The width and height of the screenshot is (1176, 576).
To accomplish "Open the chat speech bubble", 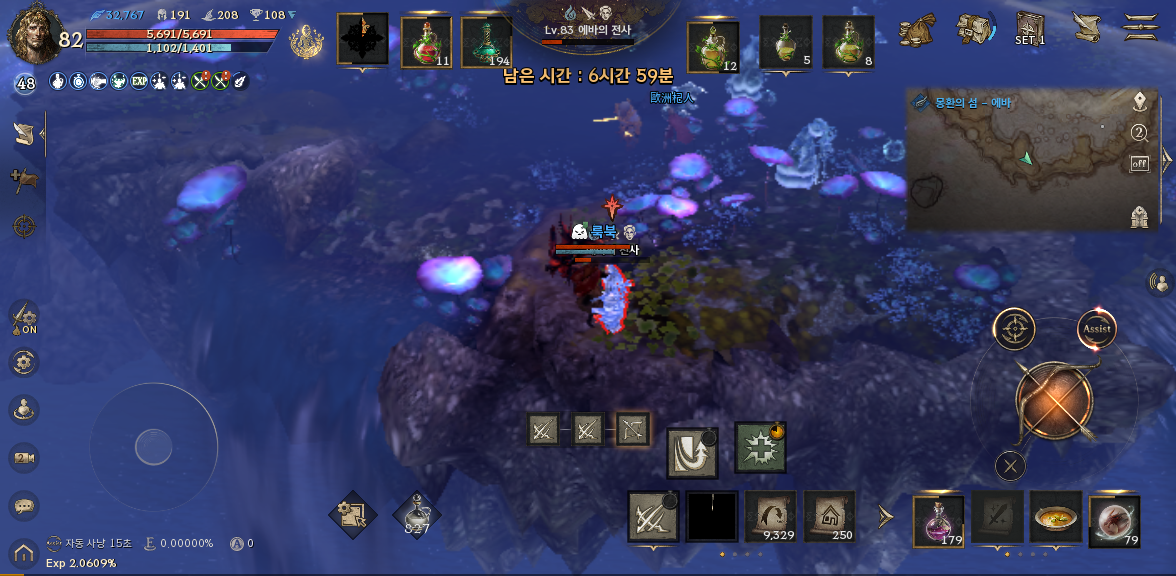I will (24, 507).
